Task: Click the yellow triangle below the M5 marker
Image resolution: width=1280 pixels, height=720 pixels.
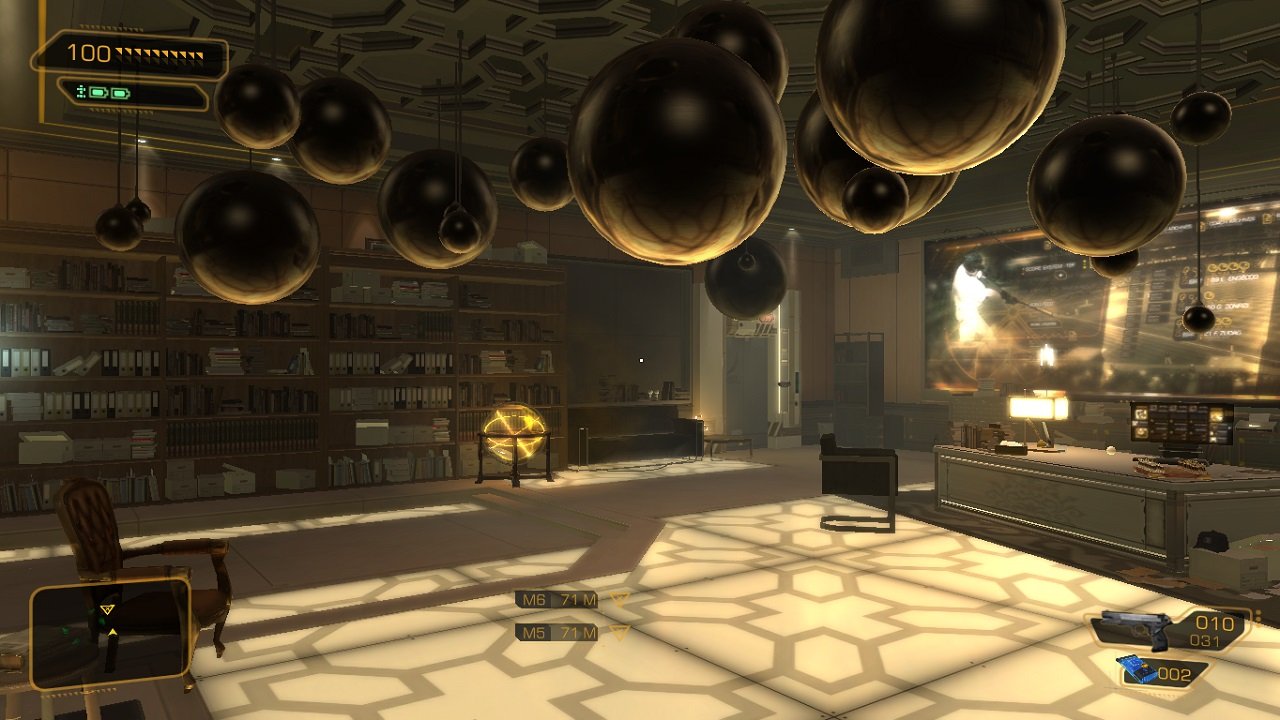Action: (x=619, y=633)
